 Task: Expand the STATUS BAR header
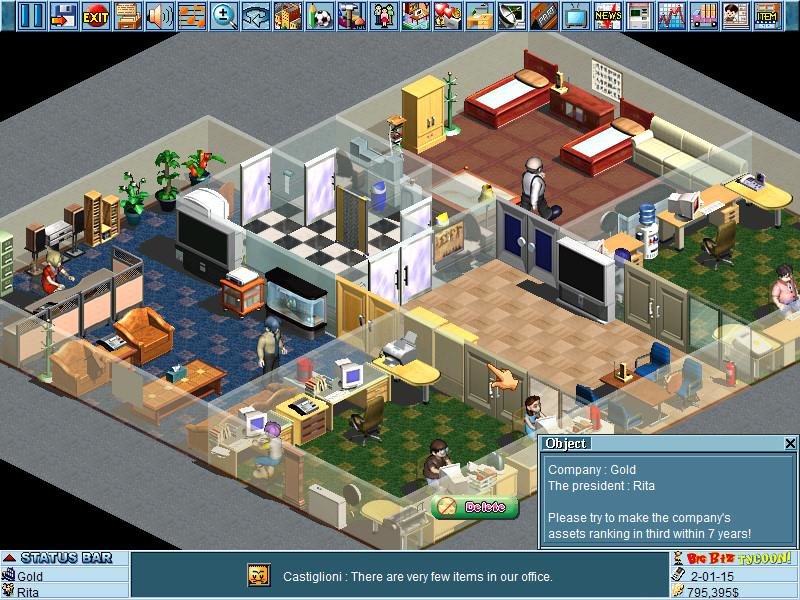[x=9, y=558]
